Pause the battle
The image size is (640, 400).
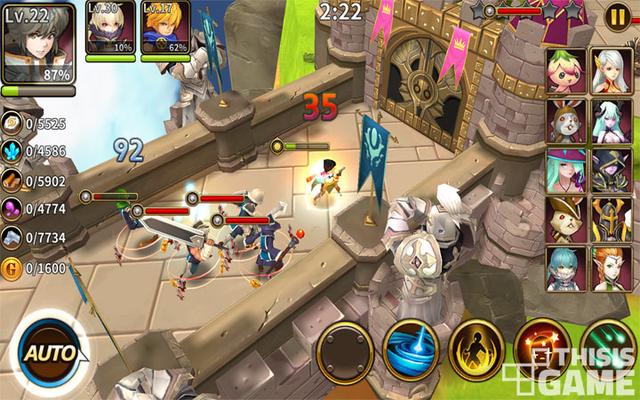coord(618,16)
